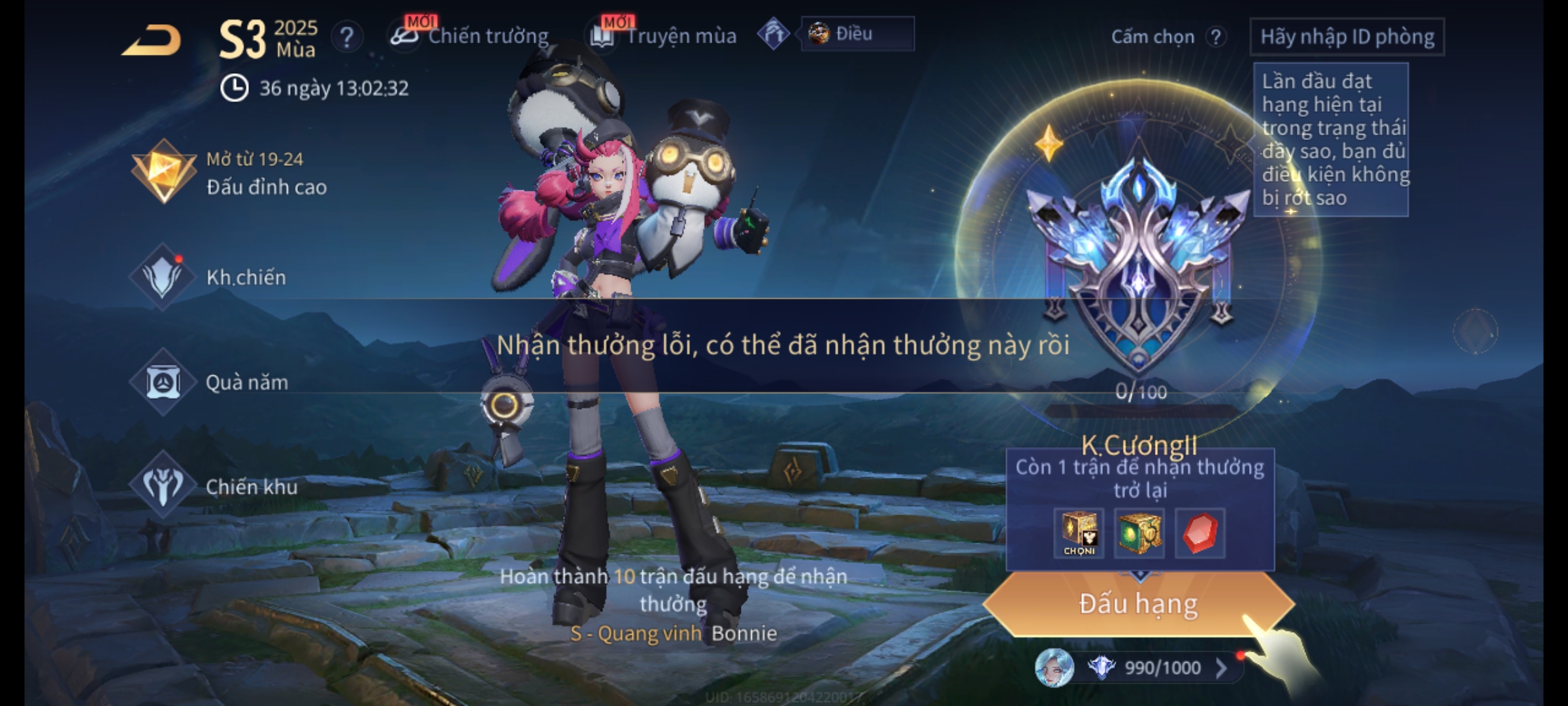Open Đấu đỉnh cao mode
The height and width of the screenshot is (706, 1568).
pyautogui.click(x=229, y=173)
